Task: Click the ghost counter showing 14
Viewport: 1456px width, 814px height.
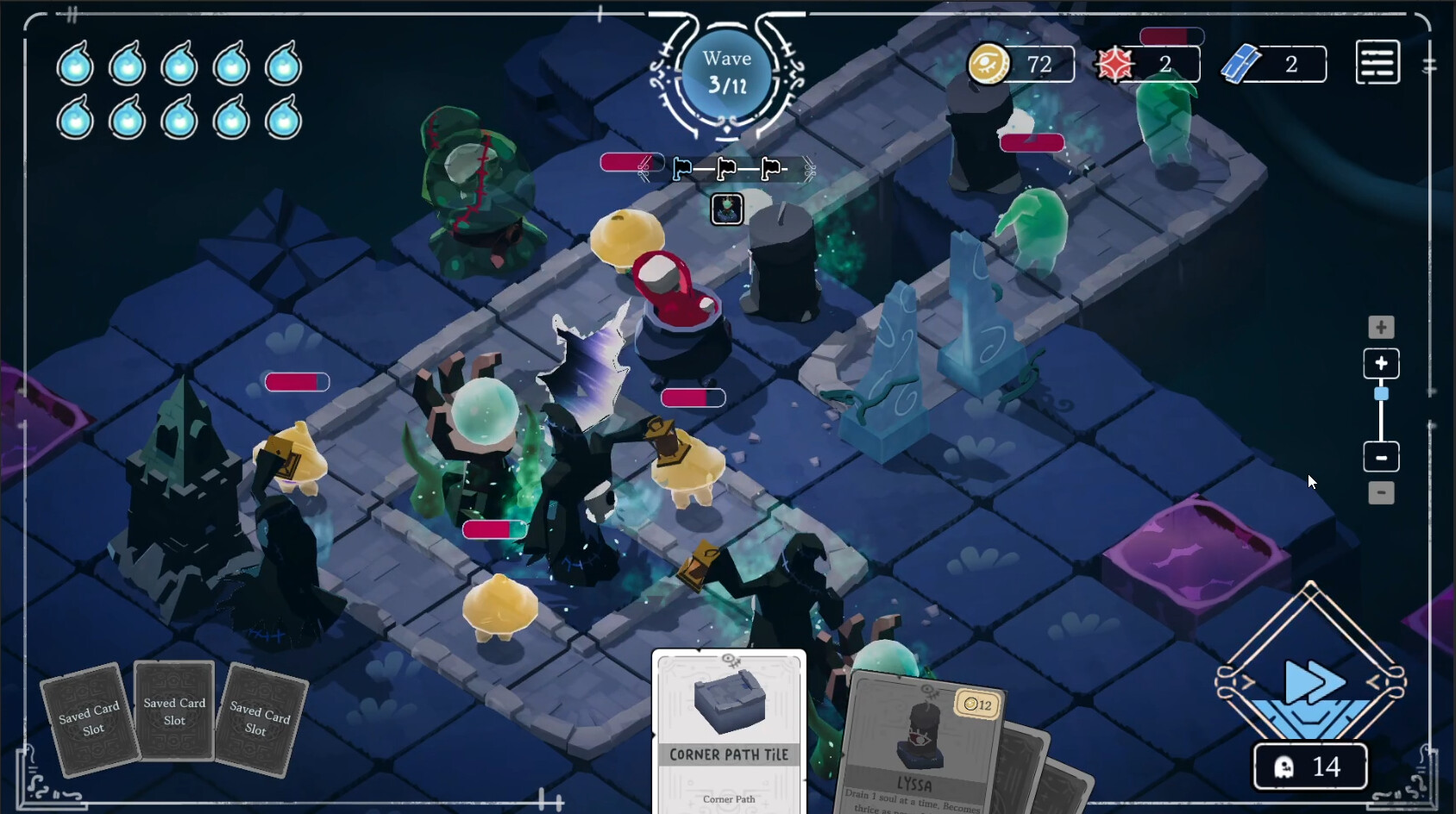Action: pyautogui.click(x=1310, y=767)
